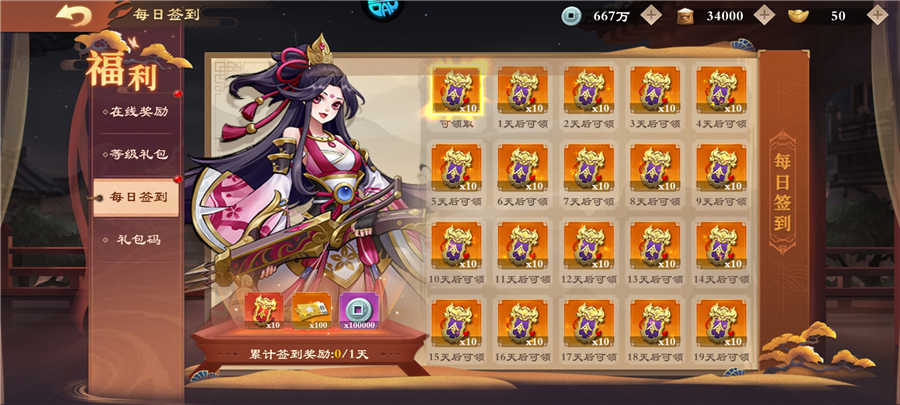
Task: View the x10 red-framed cumulative reward
Action: (264, 311)
